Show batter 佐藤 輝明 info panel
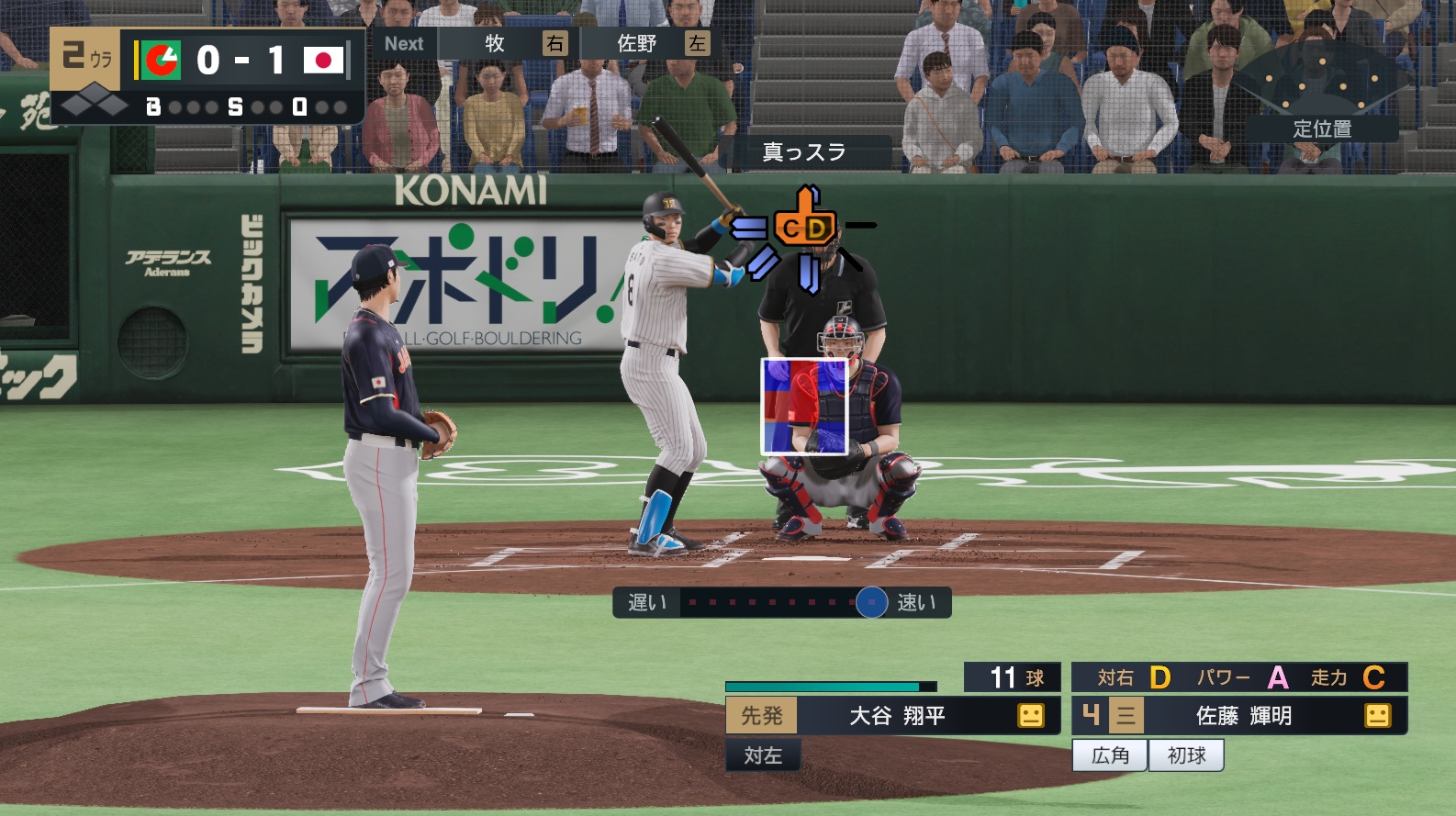Viewport: 1456px width, 816px height. (1242, 716)
